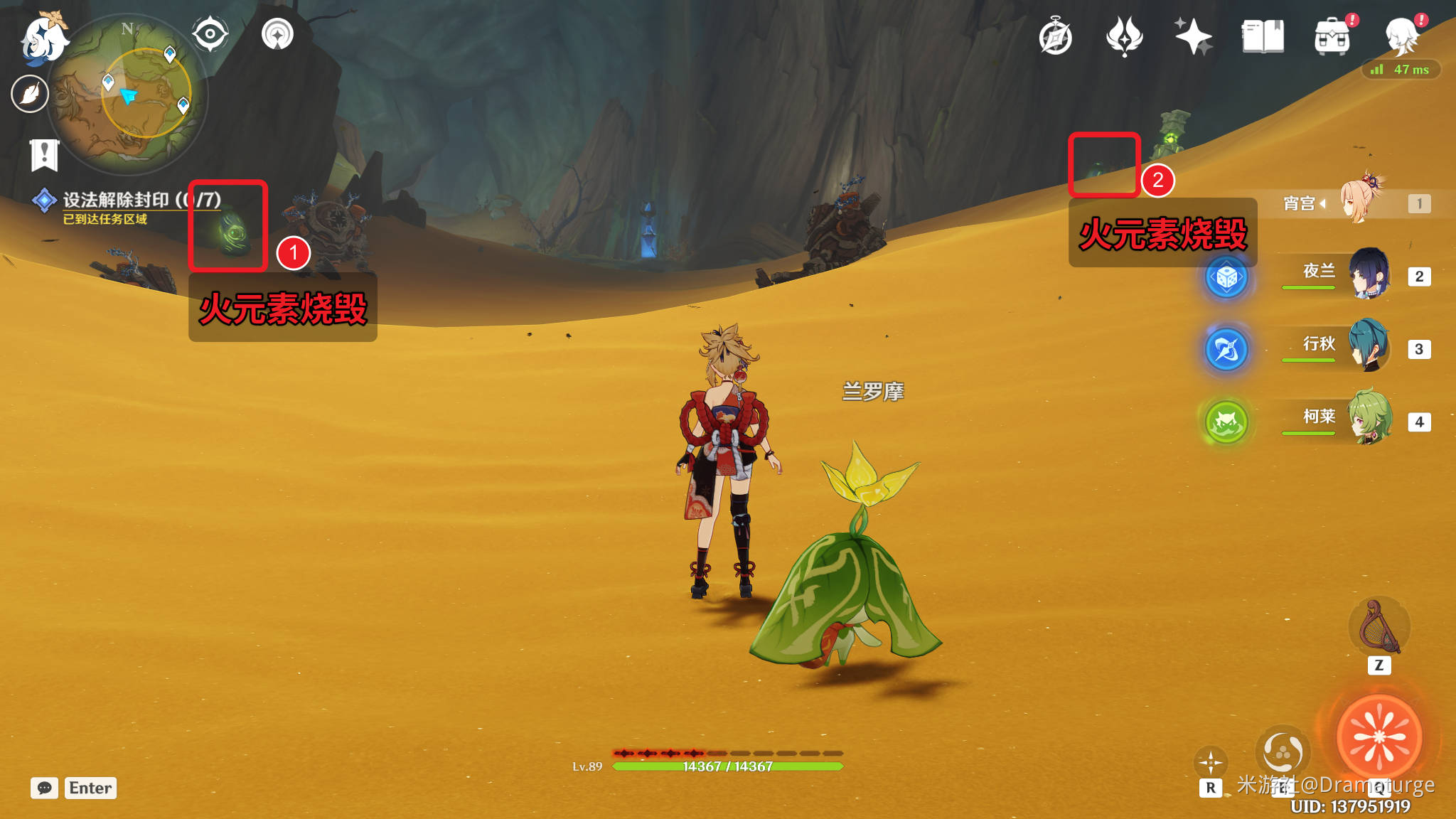
Task: Open the events compass icon
Action: (1055, 37)
